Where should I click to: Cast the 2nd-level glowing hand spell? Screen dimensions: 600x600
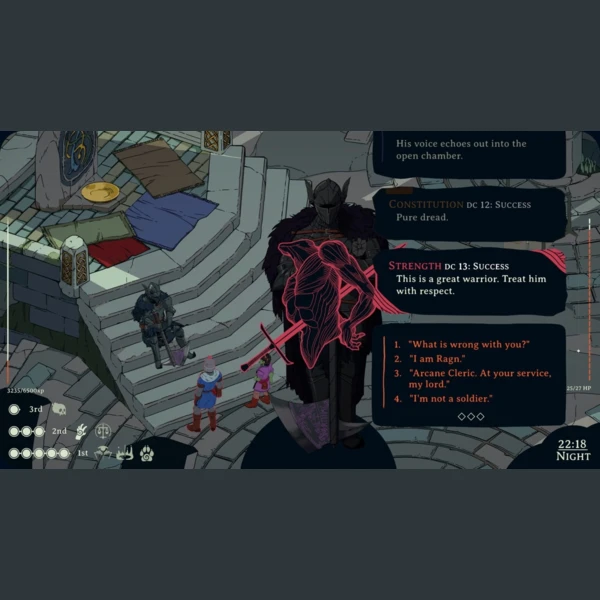pyautogui.click(x=81, y=431)
